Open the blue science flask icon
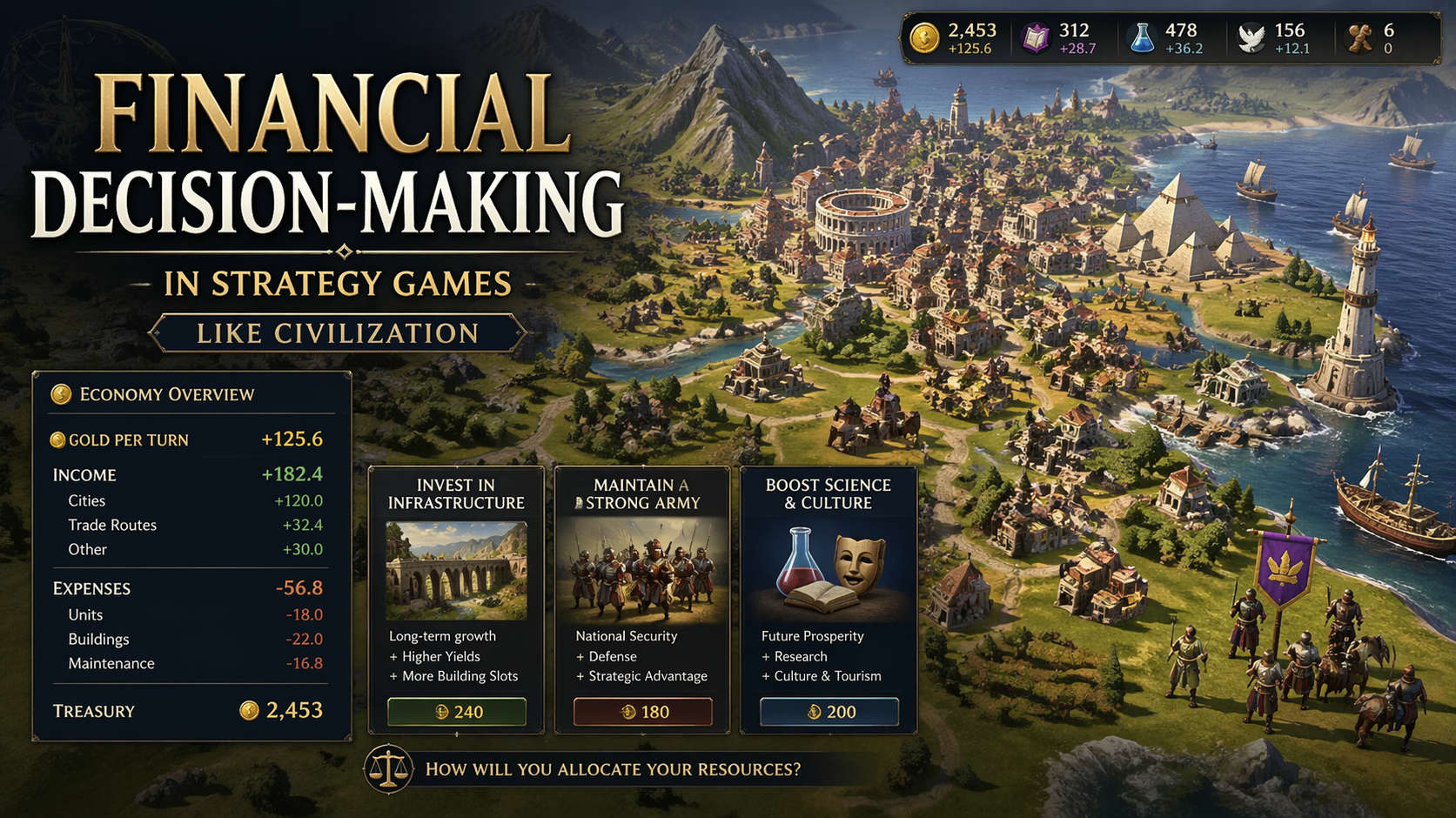Screen dimensions: 1456x818 (1141, 38)
